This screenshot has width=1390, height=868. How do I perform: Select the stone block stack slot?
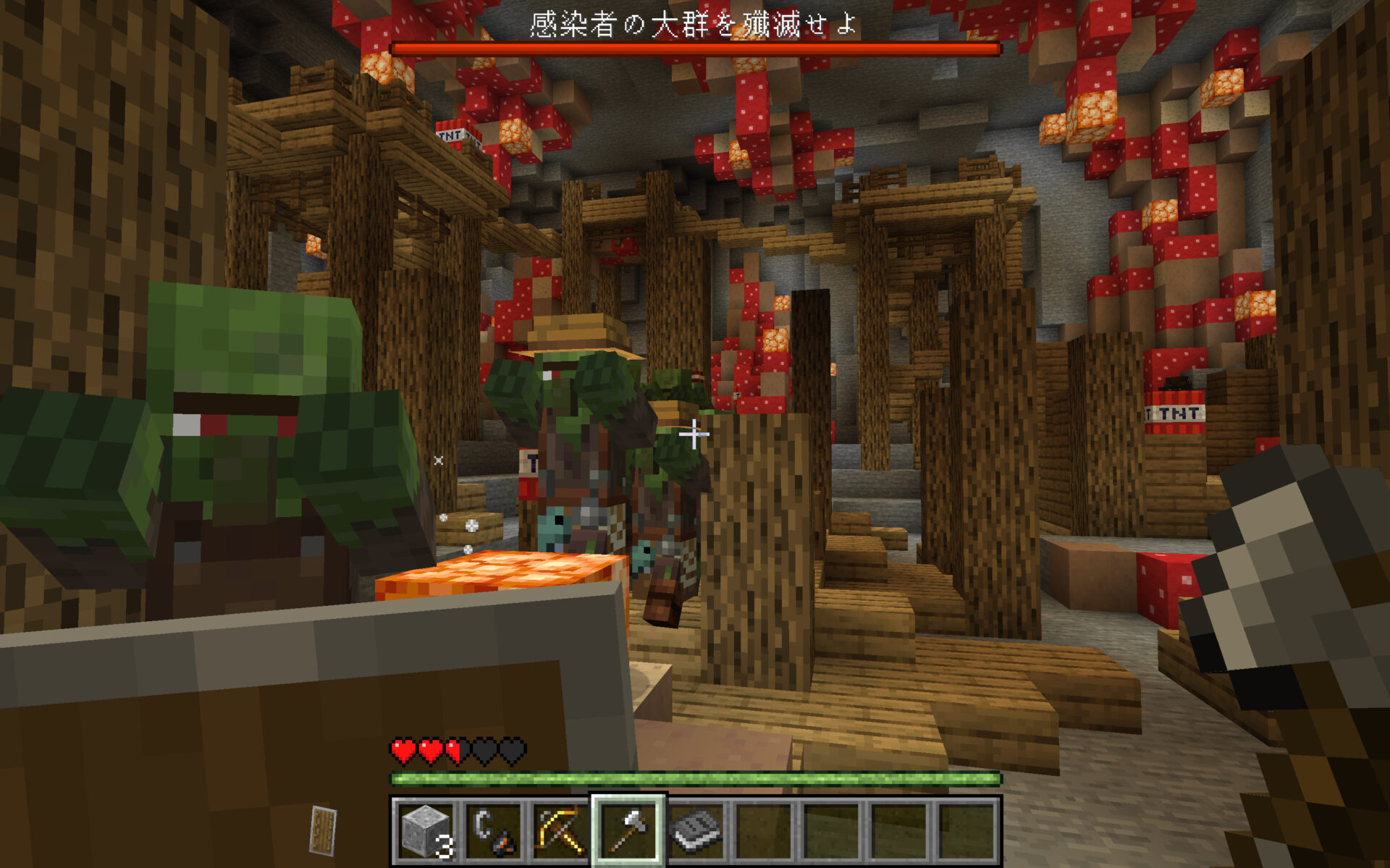click(426, 830)
